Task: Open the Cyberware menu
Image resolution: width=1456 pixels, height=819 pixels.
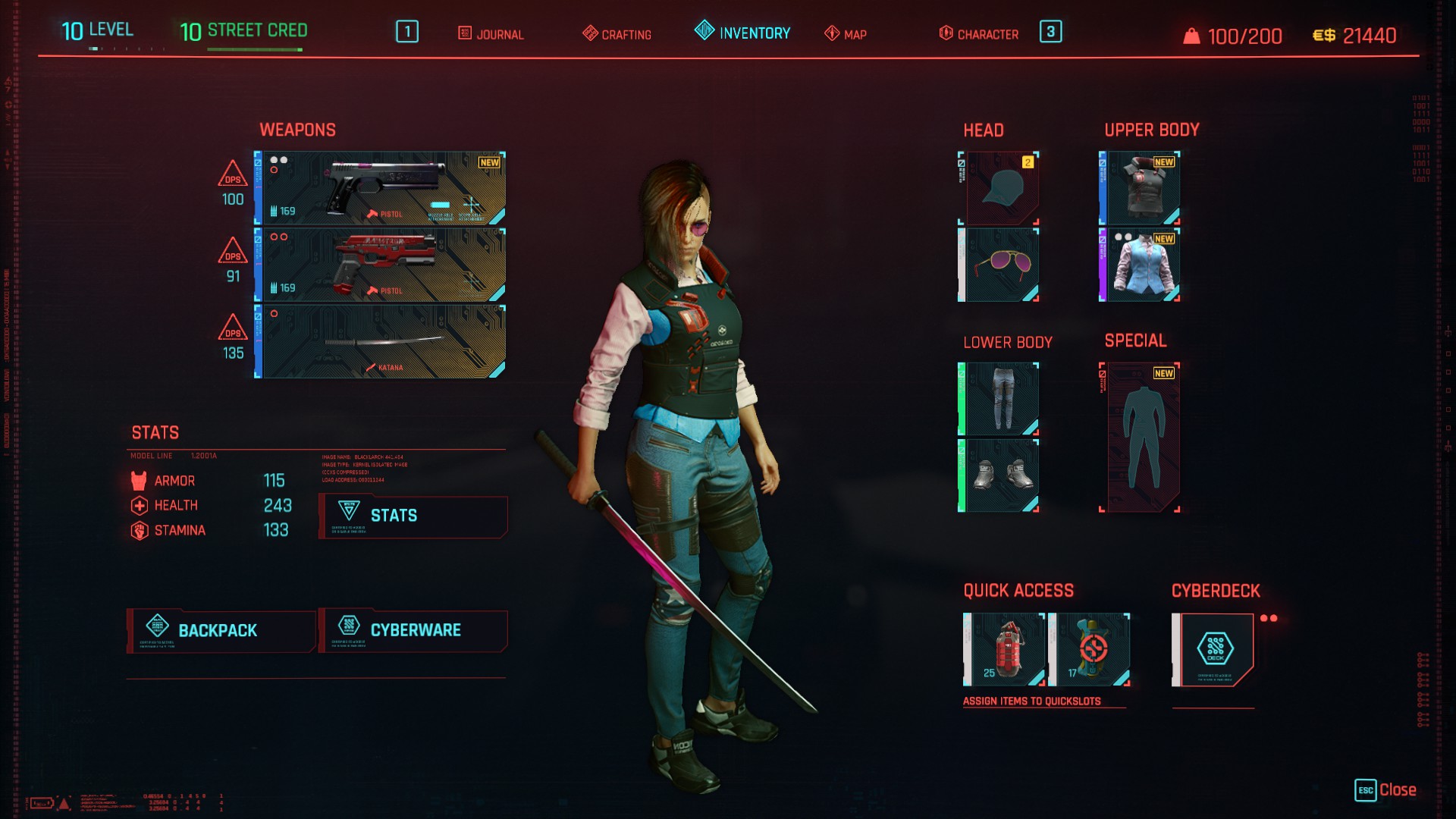Action: tap(413, 630)
